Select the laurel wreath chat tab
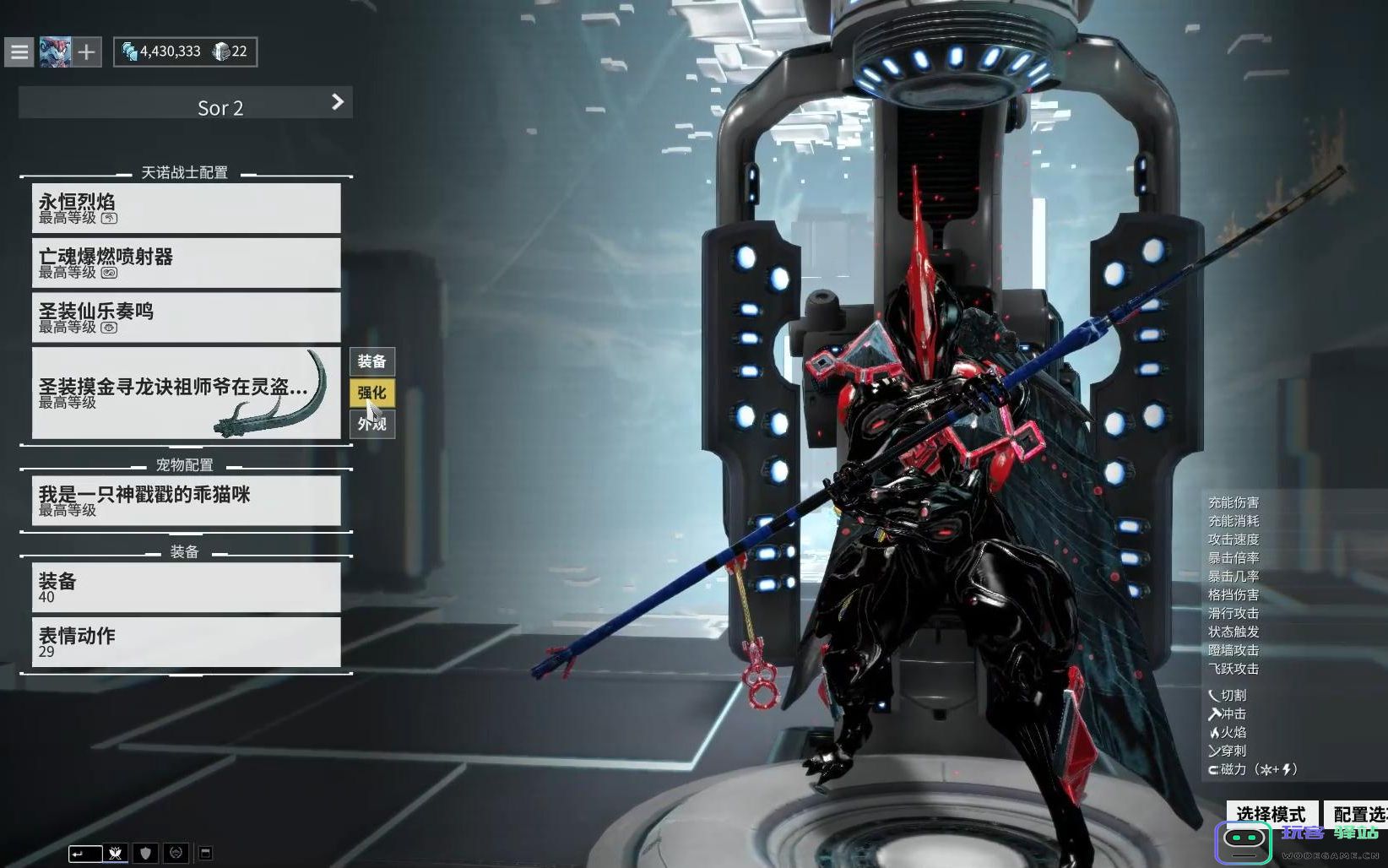The width and height of the screenshot is (1388, 868). click(176, 854)
